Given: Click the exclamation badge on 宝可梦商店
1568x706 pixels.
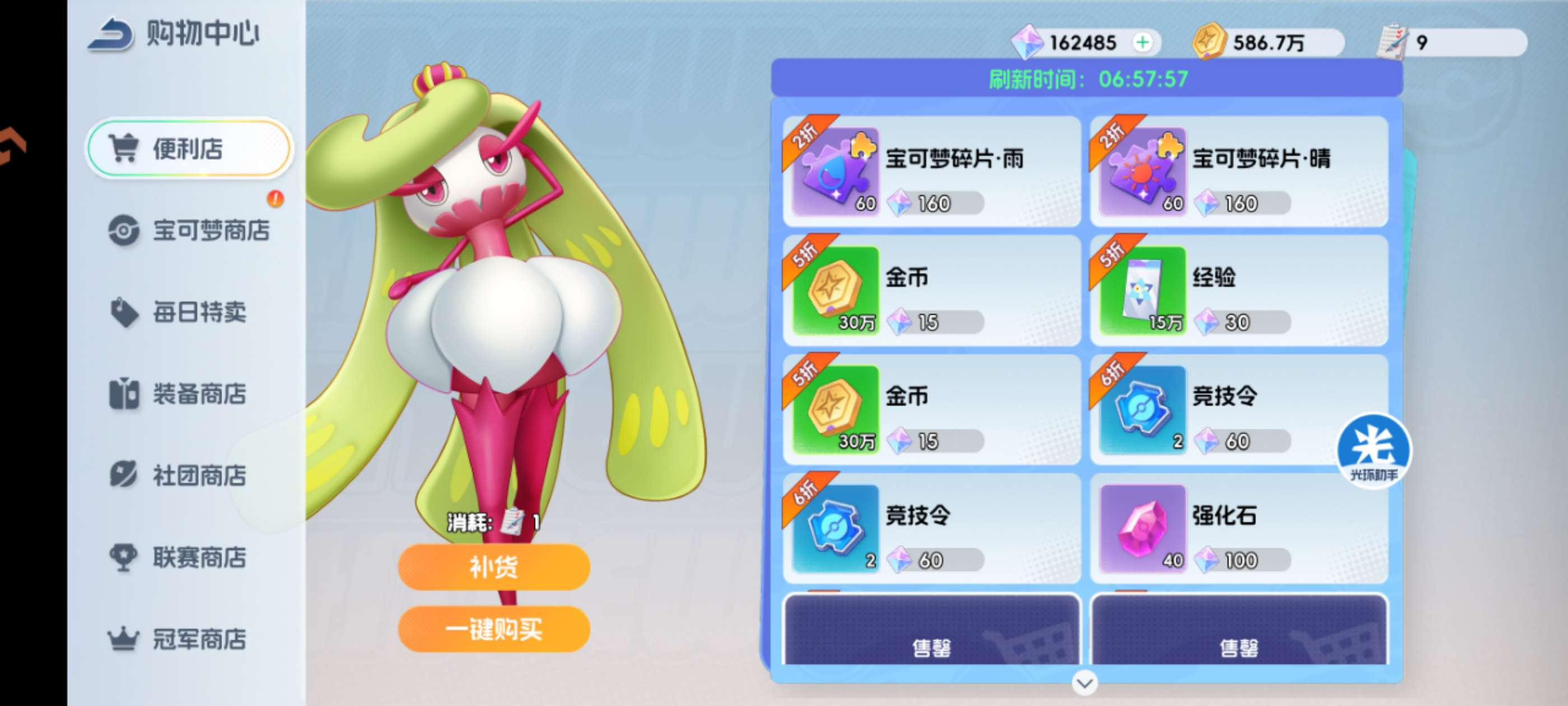Looking at the screenshot, I should pos(274,199).
